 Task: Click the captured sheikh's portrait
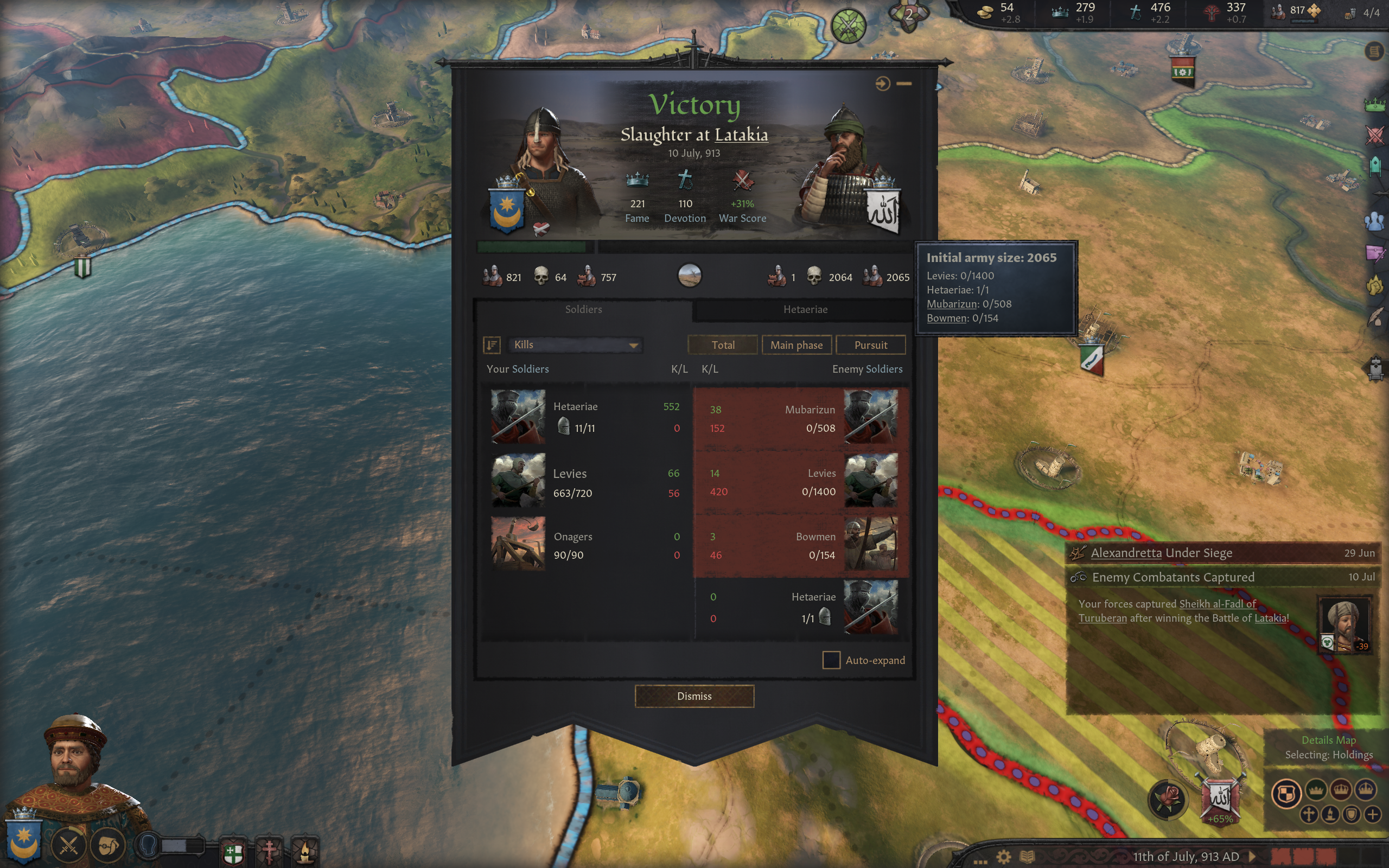pyautogui.click(x=1344, y=624)
